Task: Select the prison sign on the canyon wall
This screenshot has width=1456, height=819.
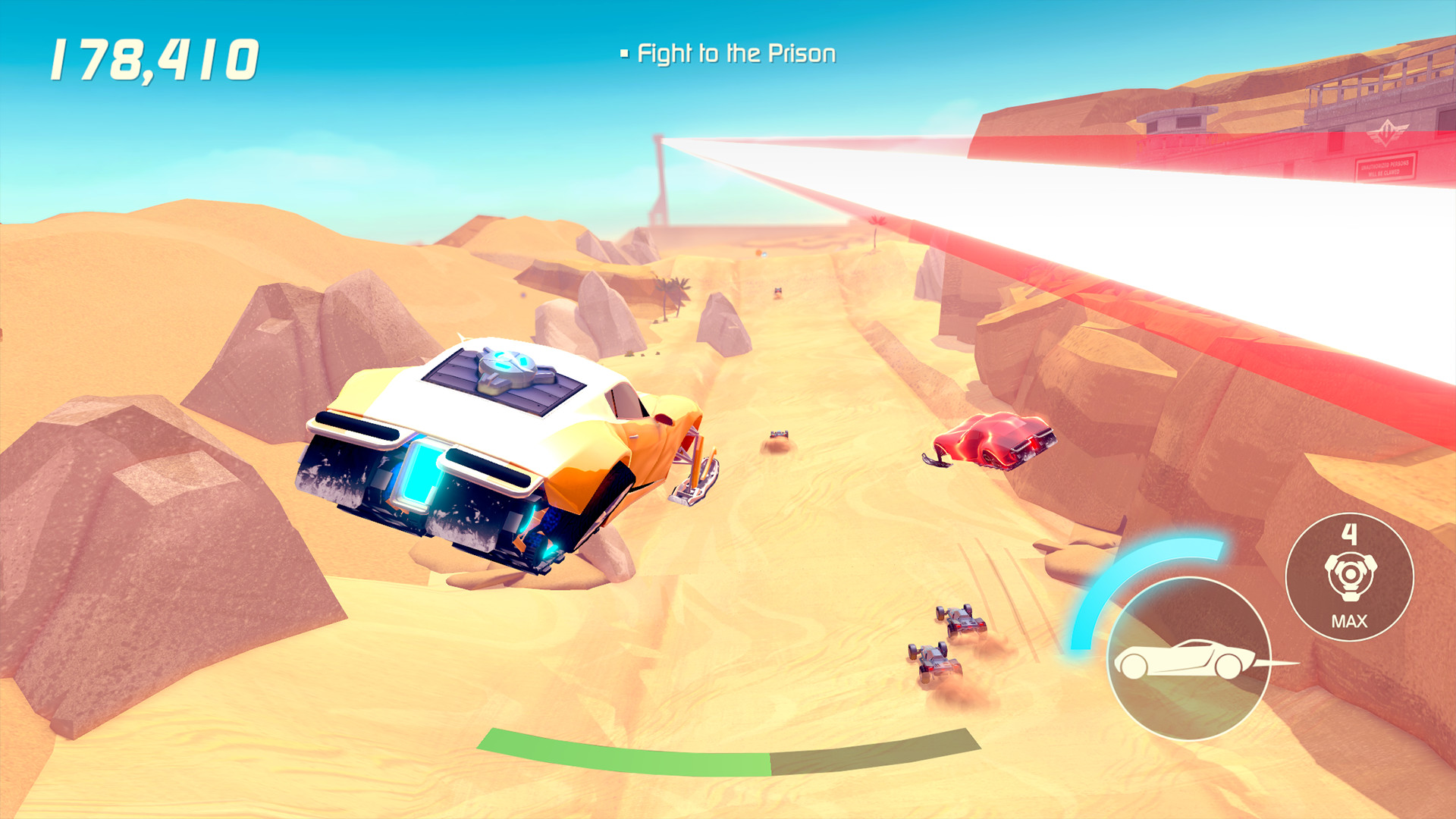Action: [1385, 167]
